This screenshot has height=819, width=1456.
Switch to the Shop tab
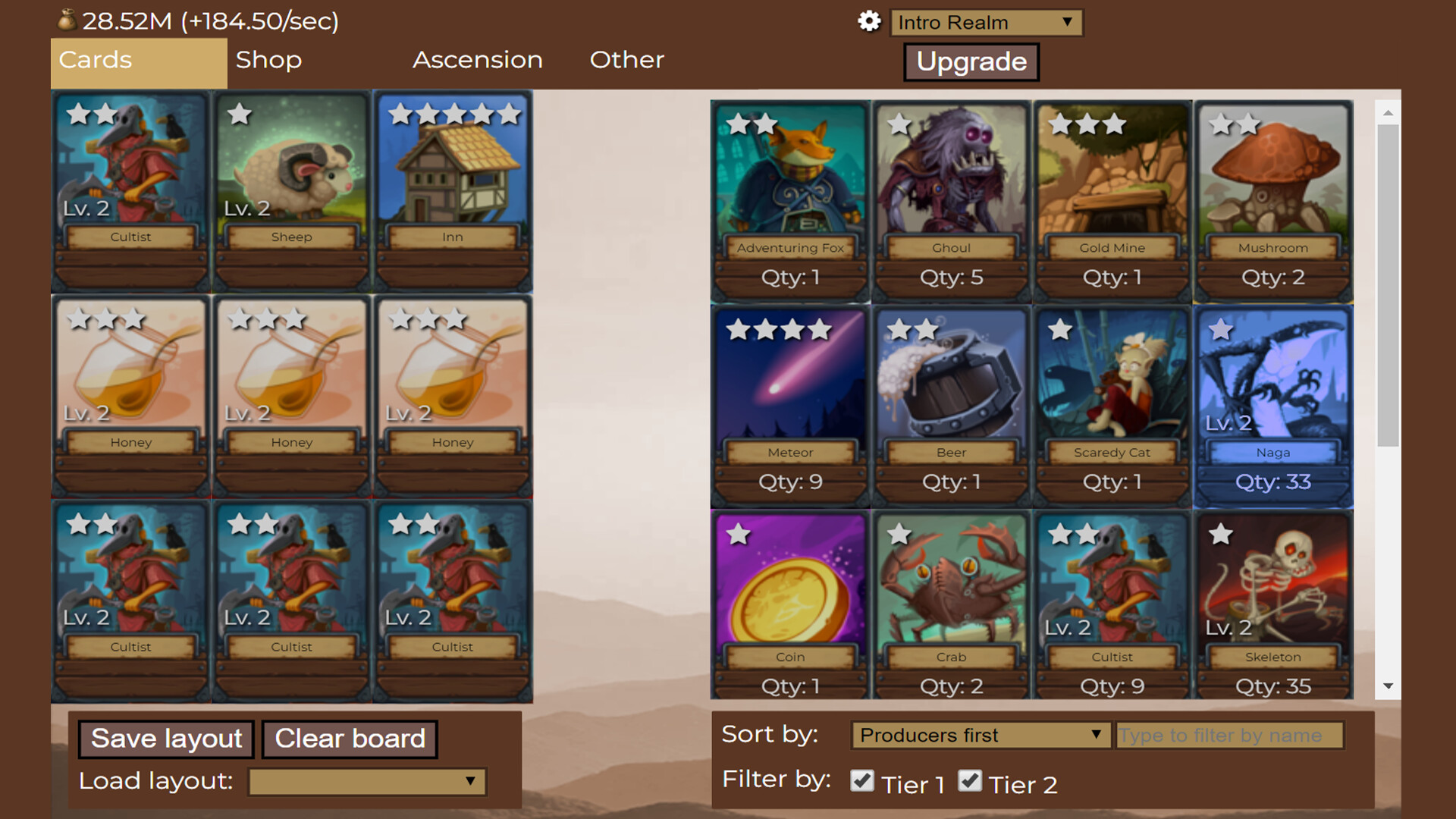(x=269, y=60)
